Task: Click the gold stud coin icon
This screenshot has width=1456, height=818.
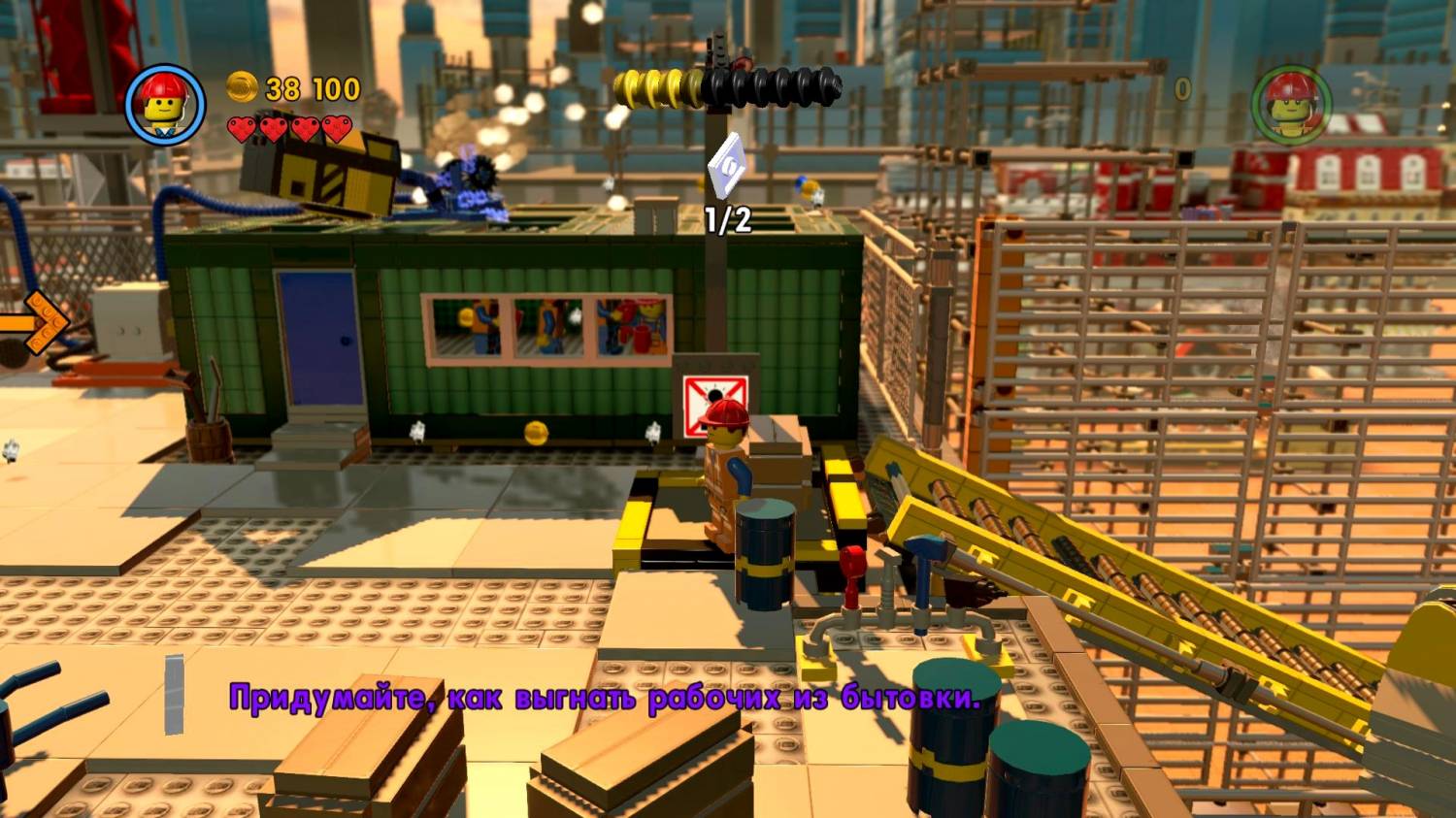Action: coord(242,88)
